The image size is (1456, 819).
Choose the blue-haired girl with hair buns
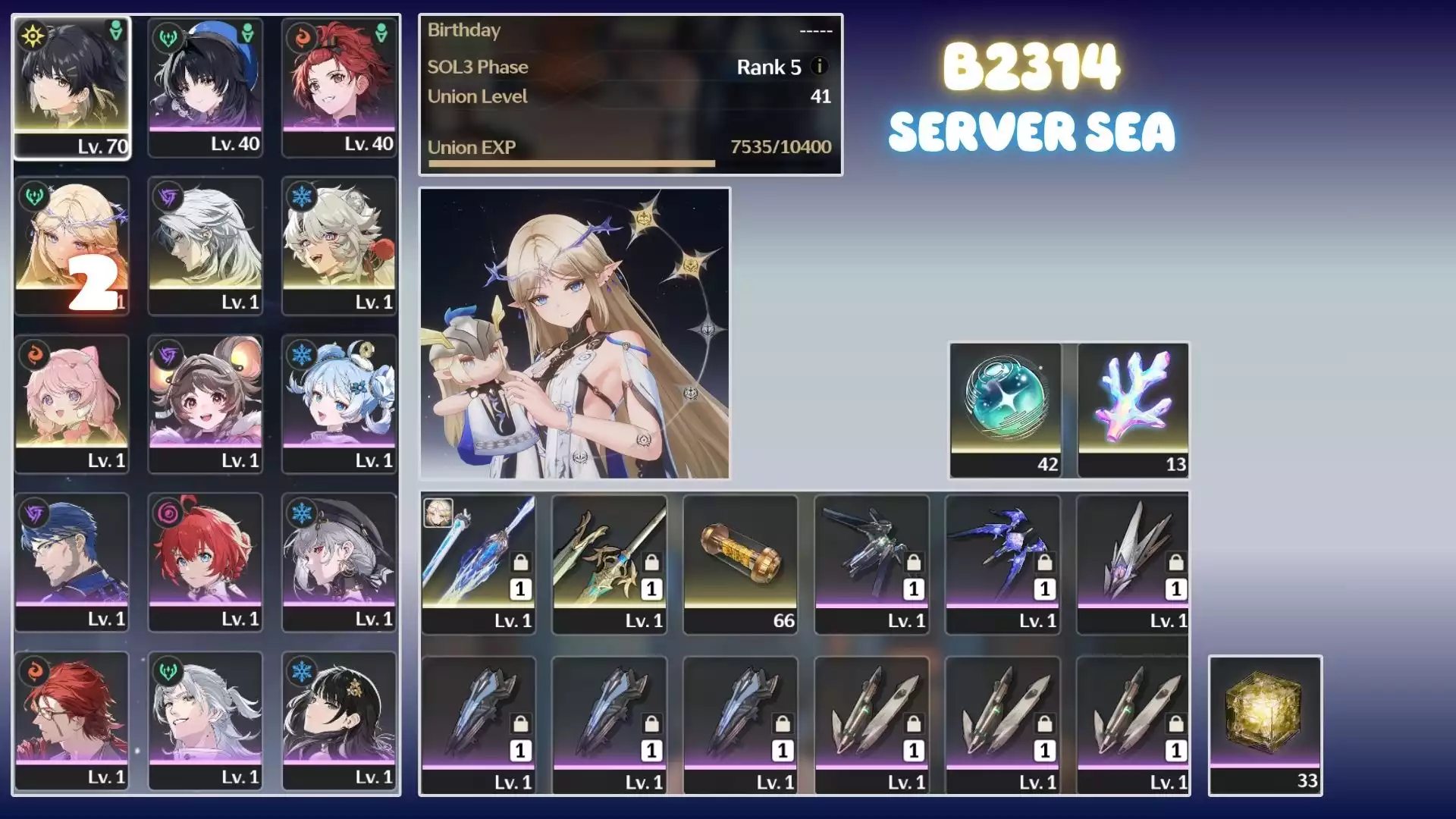tap(339, 403)
